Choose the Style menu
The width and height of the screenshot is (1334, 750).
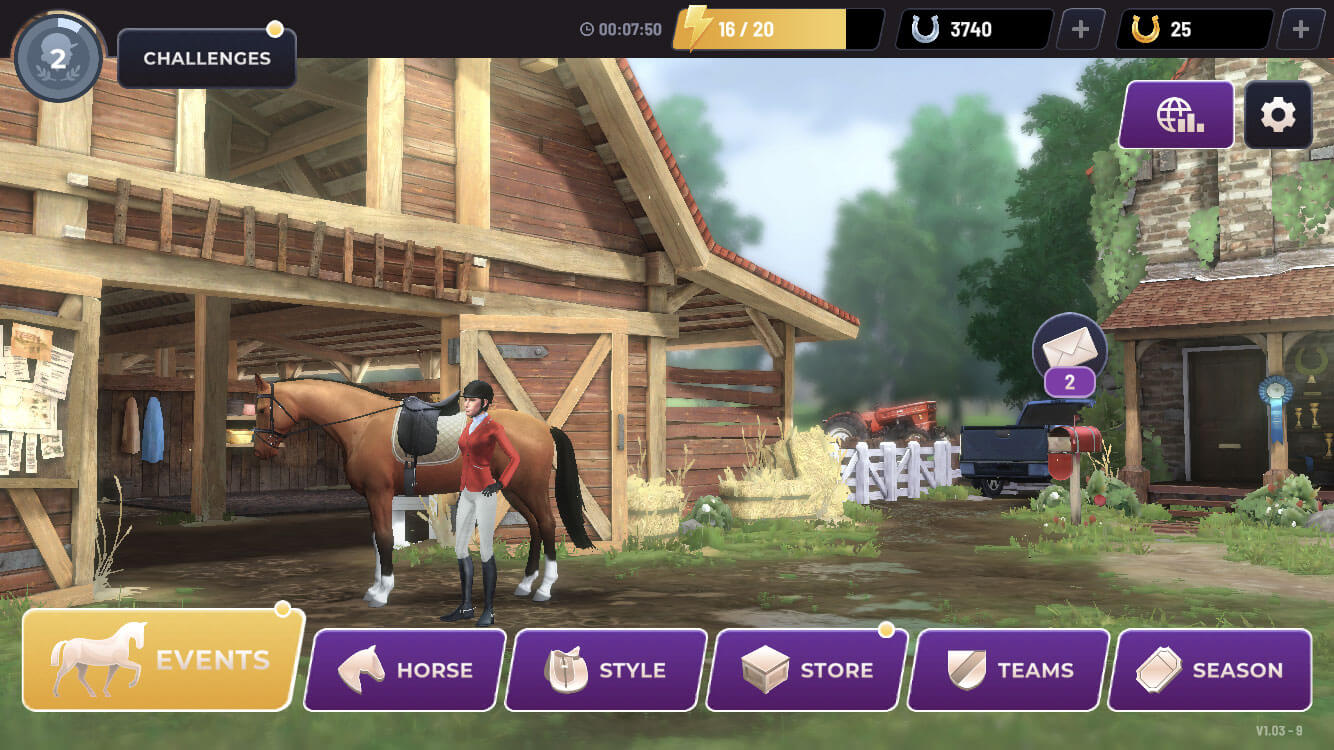click(x=606, y=670)
